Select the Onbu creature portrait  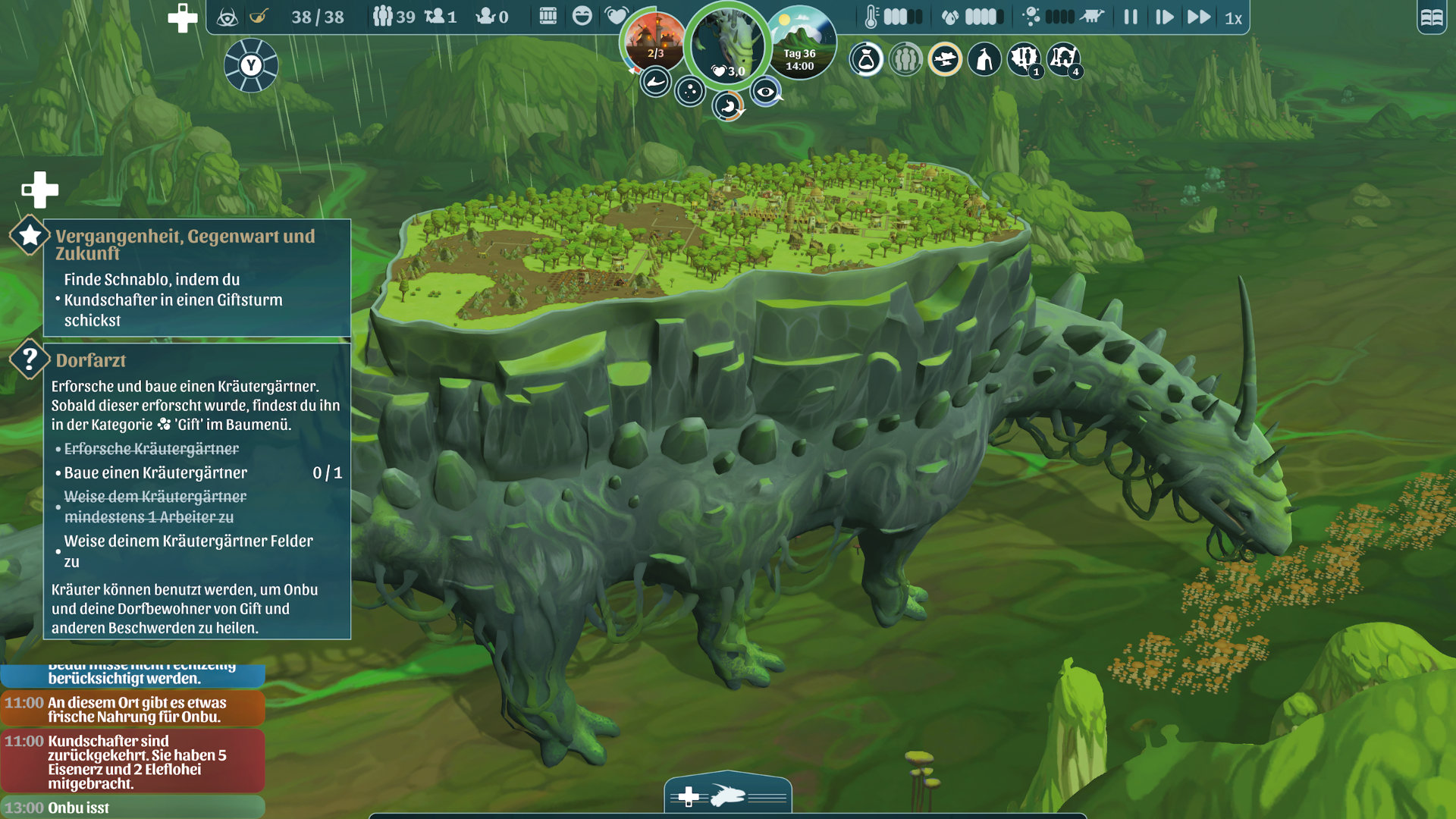[728, 42]
